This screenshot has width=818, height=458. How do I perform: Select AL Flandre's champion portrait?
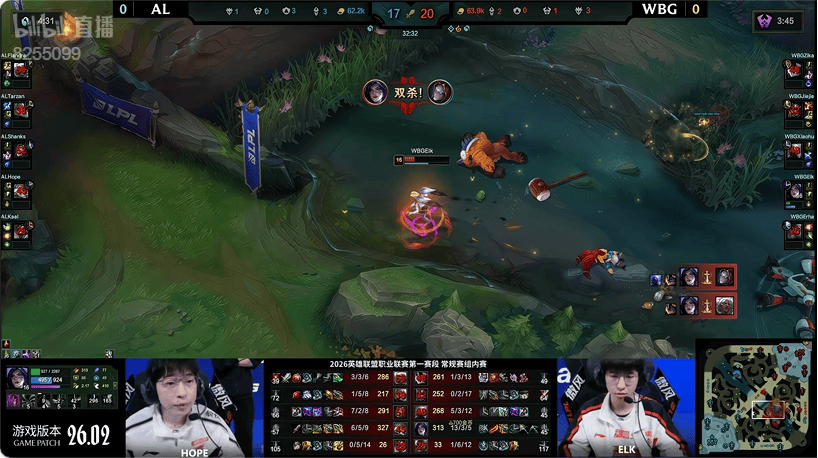[x=21, y=71]
